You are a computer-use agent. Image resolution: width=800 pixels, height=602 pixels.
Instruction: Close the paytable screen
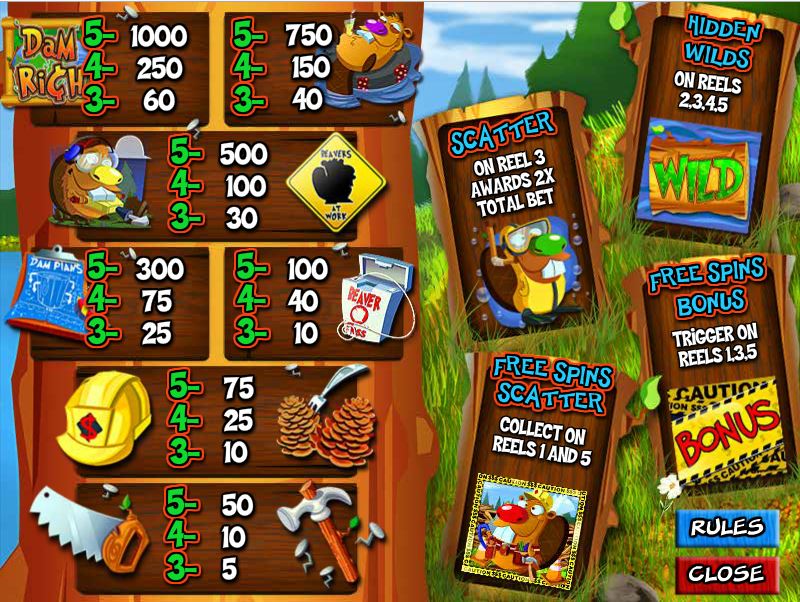(x=727, y=574)
